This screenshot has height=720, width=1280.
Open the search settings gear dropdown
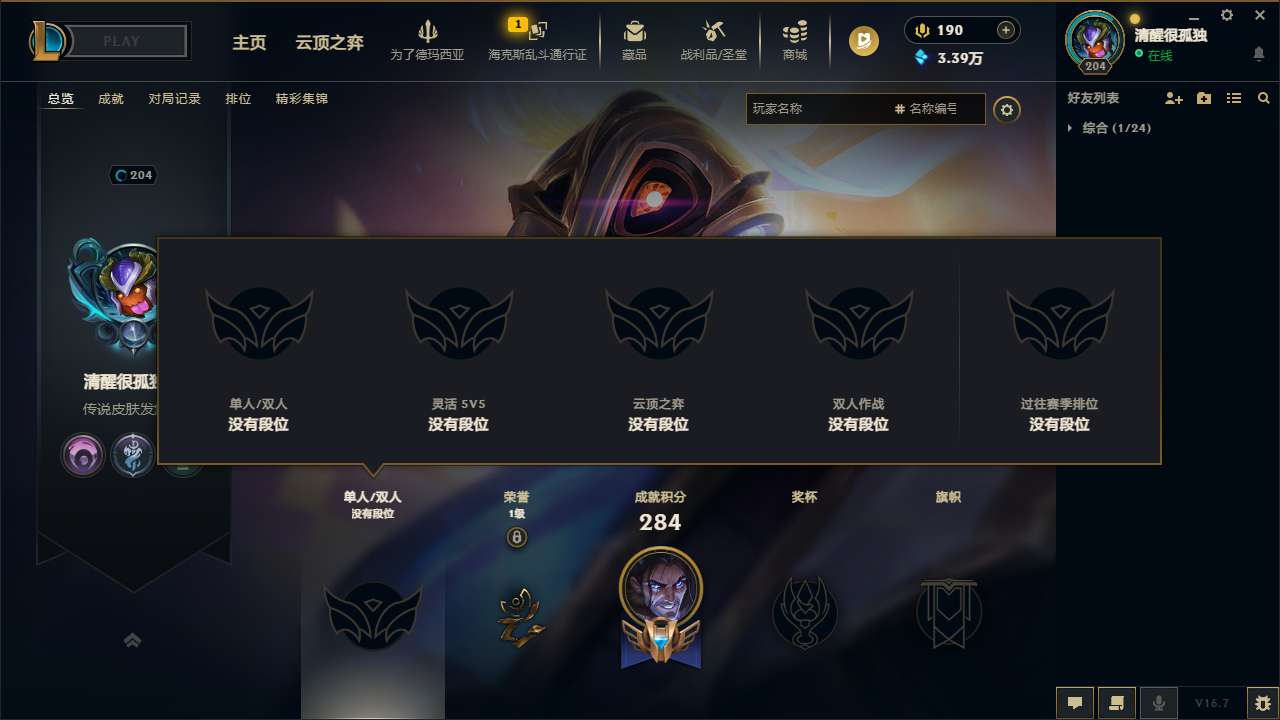click(1007, 109)
